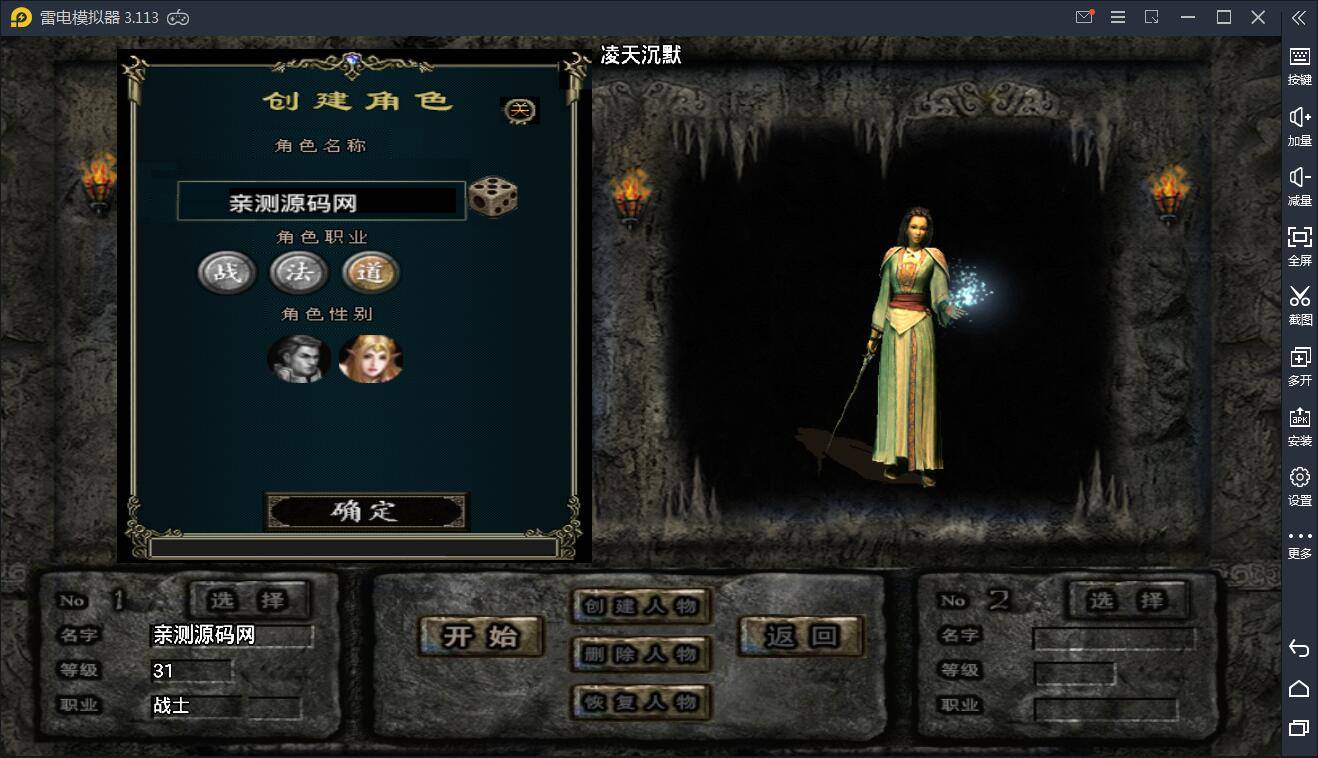Open emulator settings via the 设置 gear icon
This screenshot has width=1318, height=758.
tap(1299, 485)
